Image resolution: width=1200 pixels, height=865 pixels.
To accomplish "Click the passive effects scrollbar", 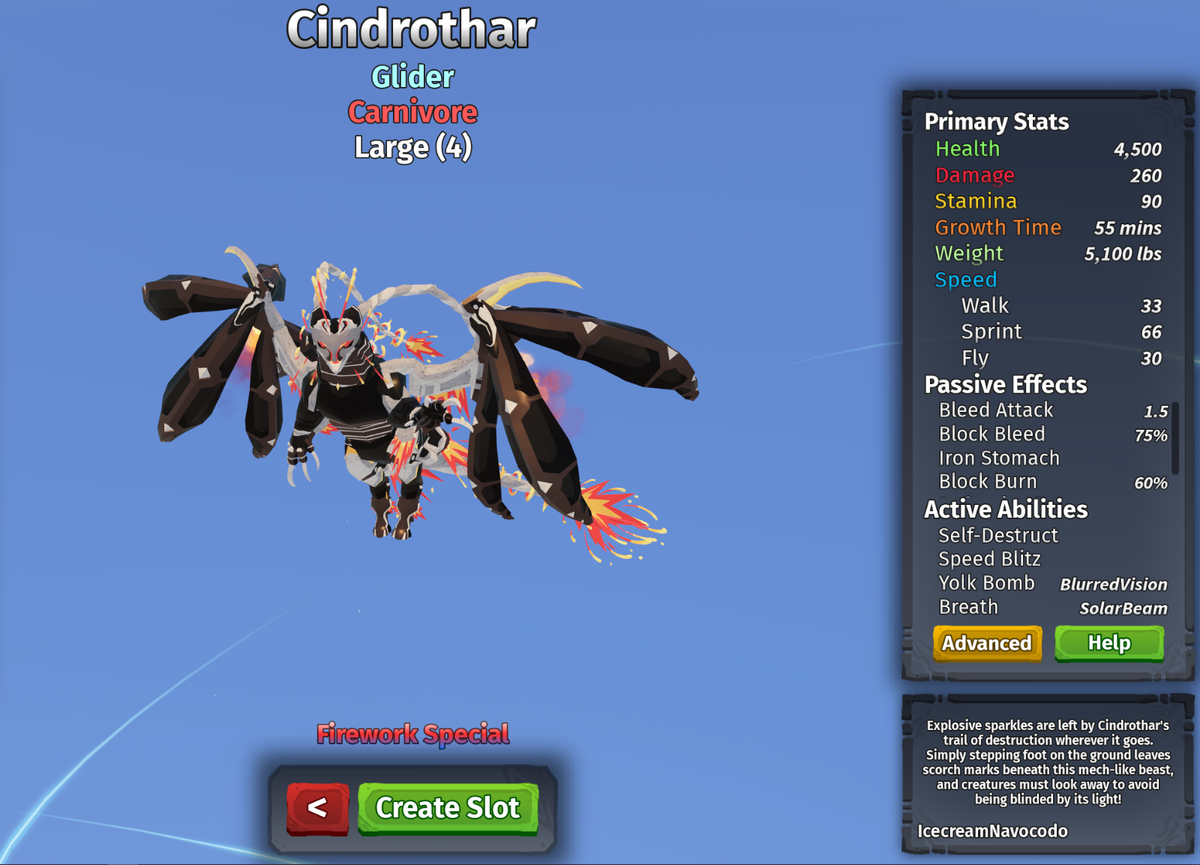I will pos(1175,431).
